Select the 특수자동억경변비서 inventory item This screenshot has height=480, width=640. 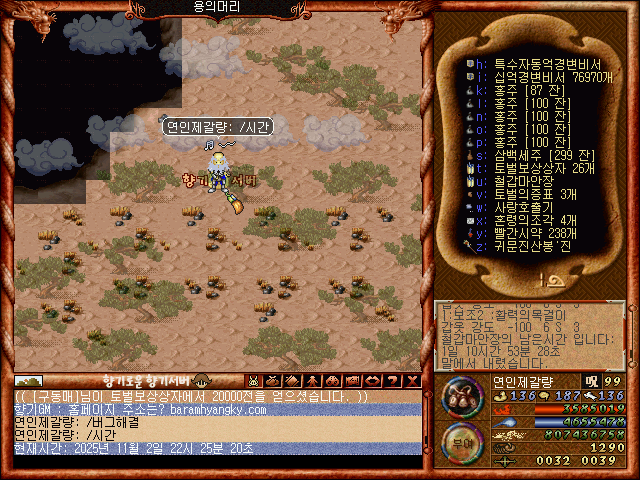pyautogui.click(x=528, y=62)
